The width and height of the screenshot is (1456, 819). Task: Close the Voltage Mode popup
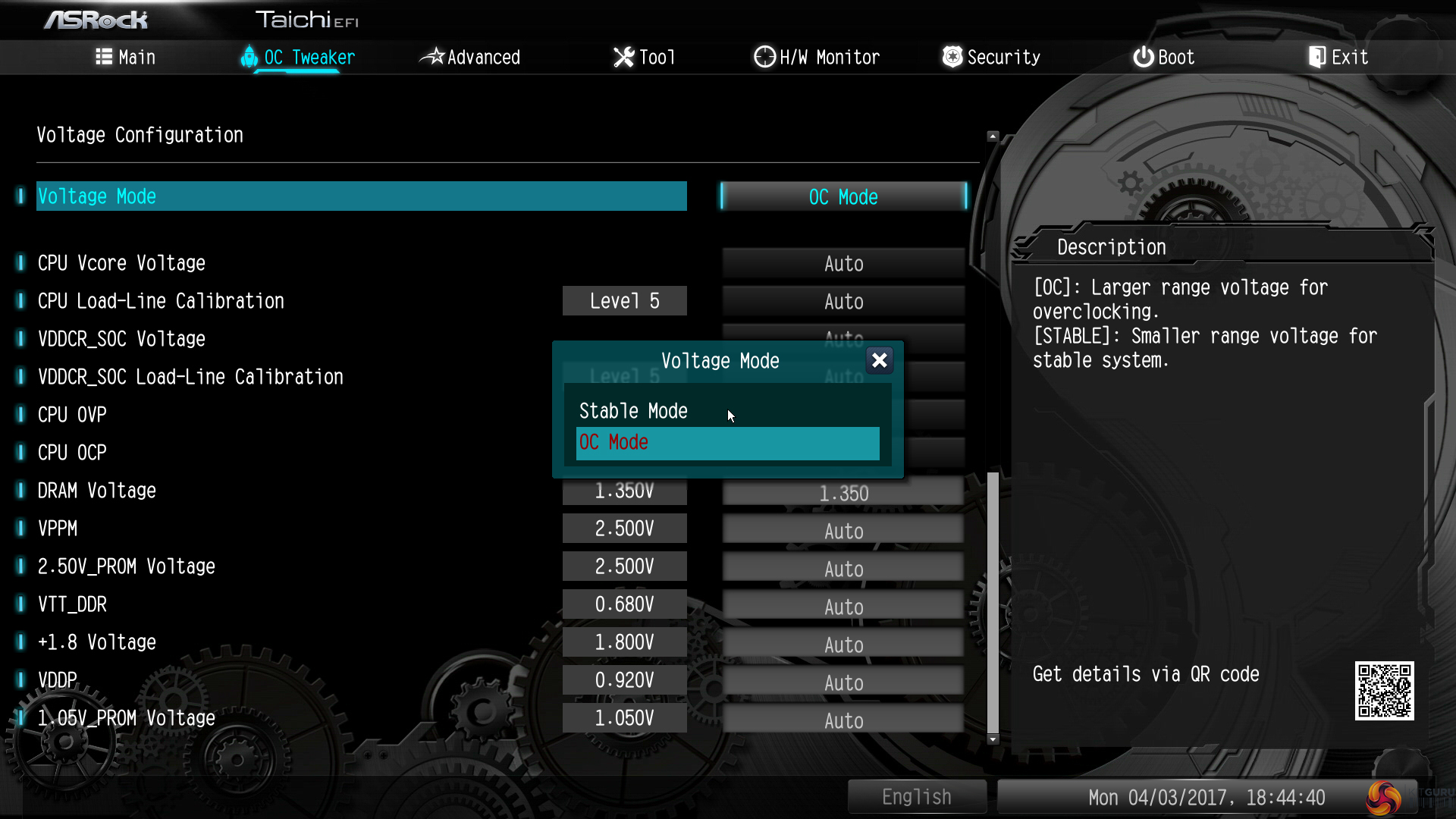[x=879, y=360]
